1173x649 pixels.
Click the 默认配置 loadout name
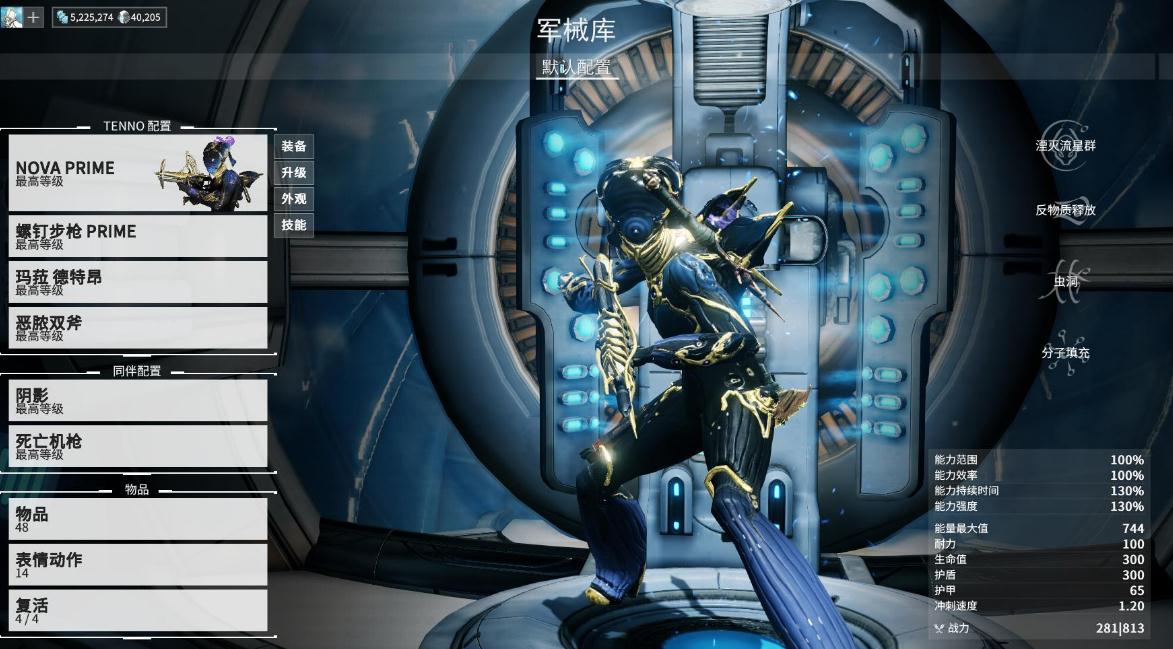pos(576,67)
